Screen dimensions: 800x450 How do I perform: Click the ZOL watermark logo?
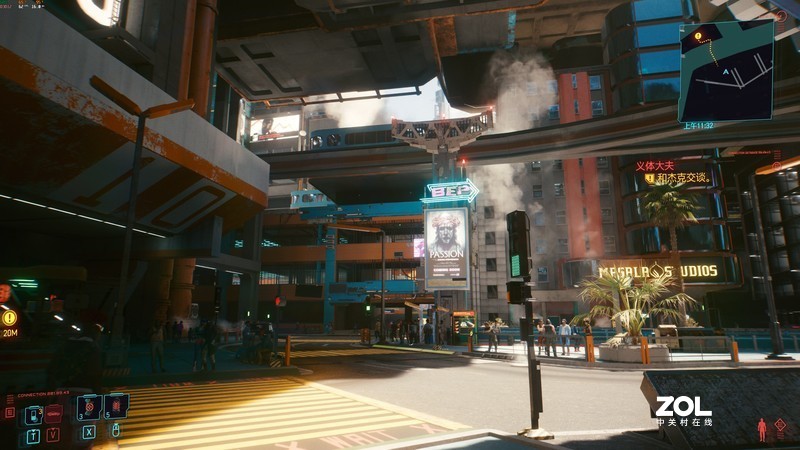(683, 405)
